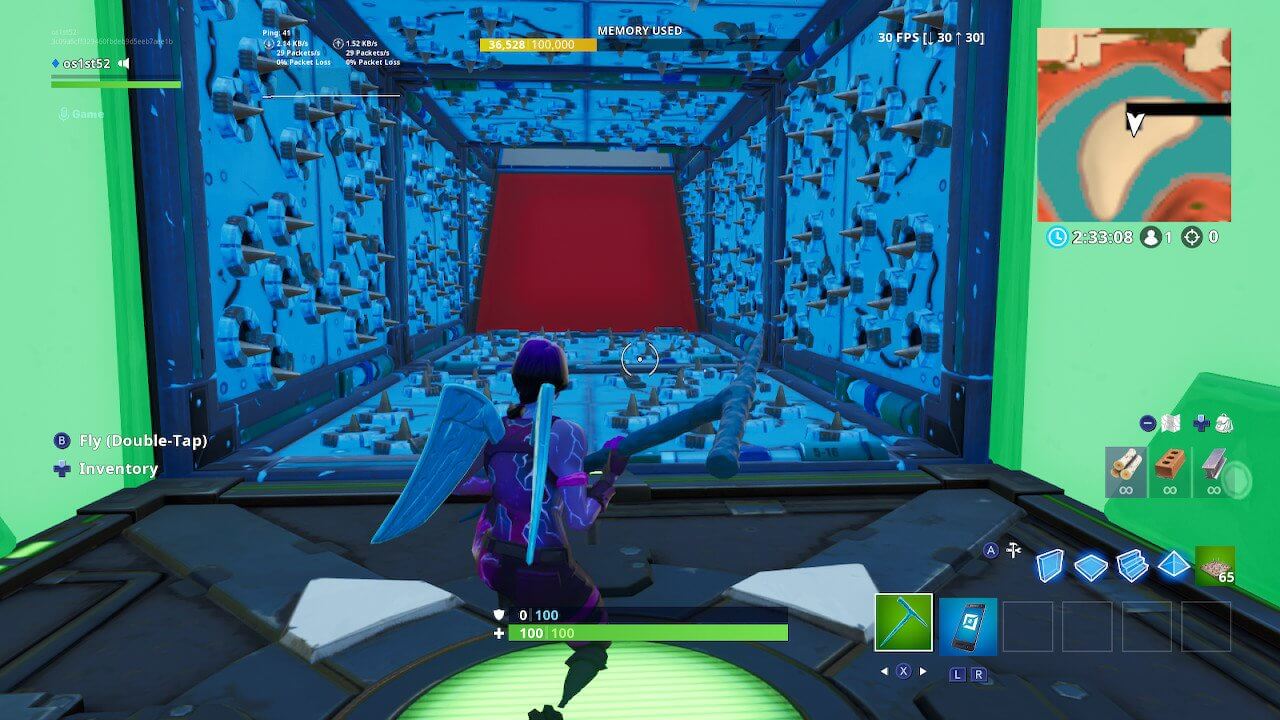The height and width of the screenshot is (720, 1280).
Task: Click the map icon above resources
Action: (1170, 421)
